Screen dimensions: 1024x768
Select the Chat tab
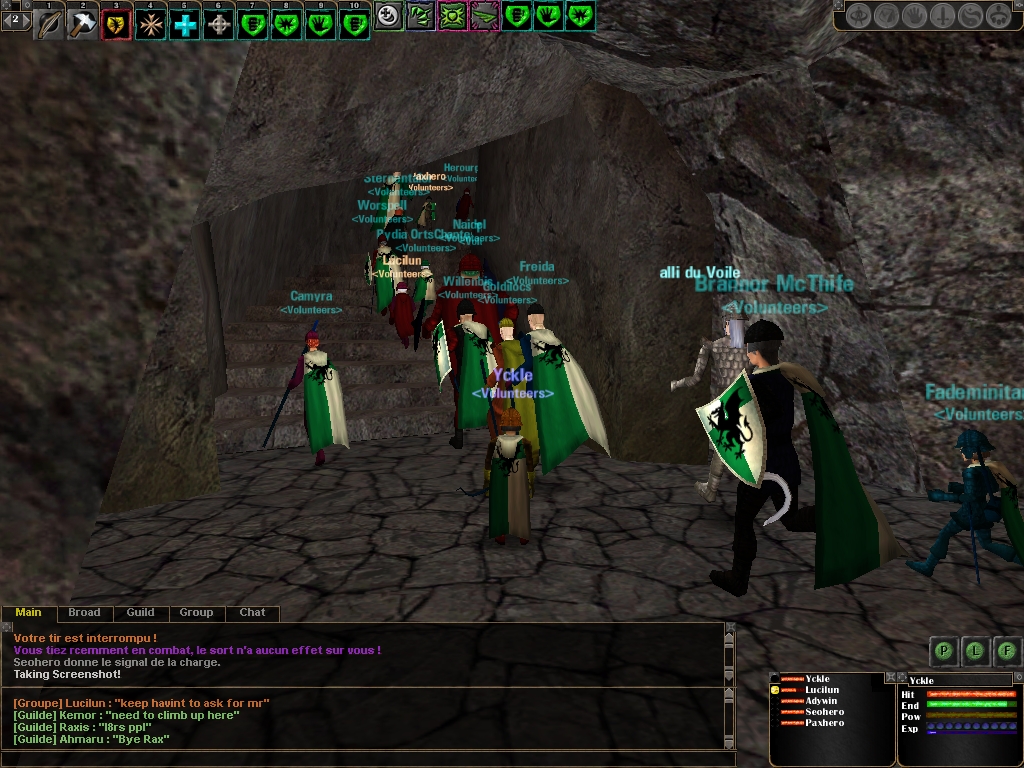(252, 612)
